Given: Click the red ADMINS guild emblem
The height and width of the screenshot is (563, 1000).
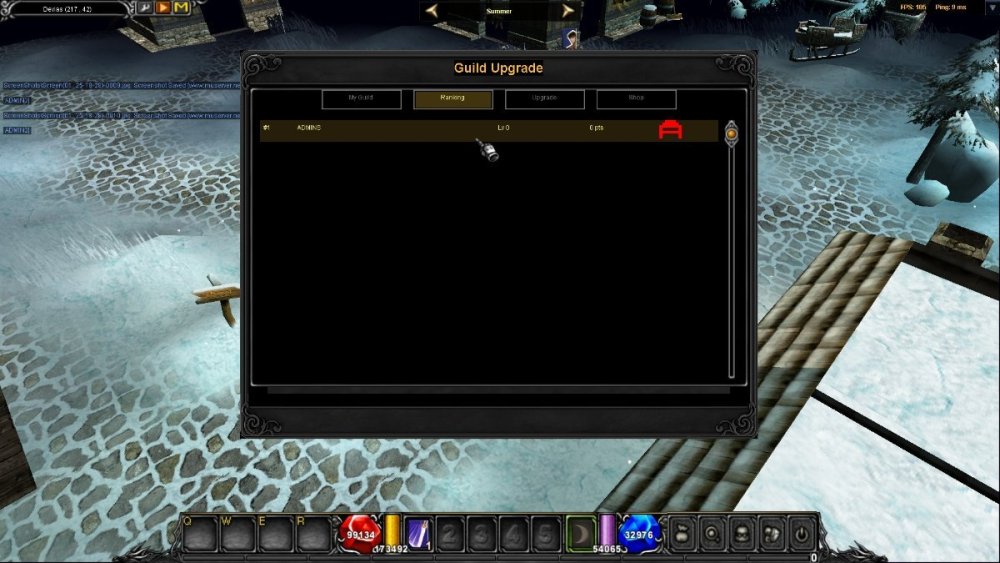Looking at the screenshot, I should coord(670,130).
